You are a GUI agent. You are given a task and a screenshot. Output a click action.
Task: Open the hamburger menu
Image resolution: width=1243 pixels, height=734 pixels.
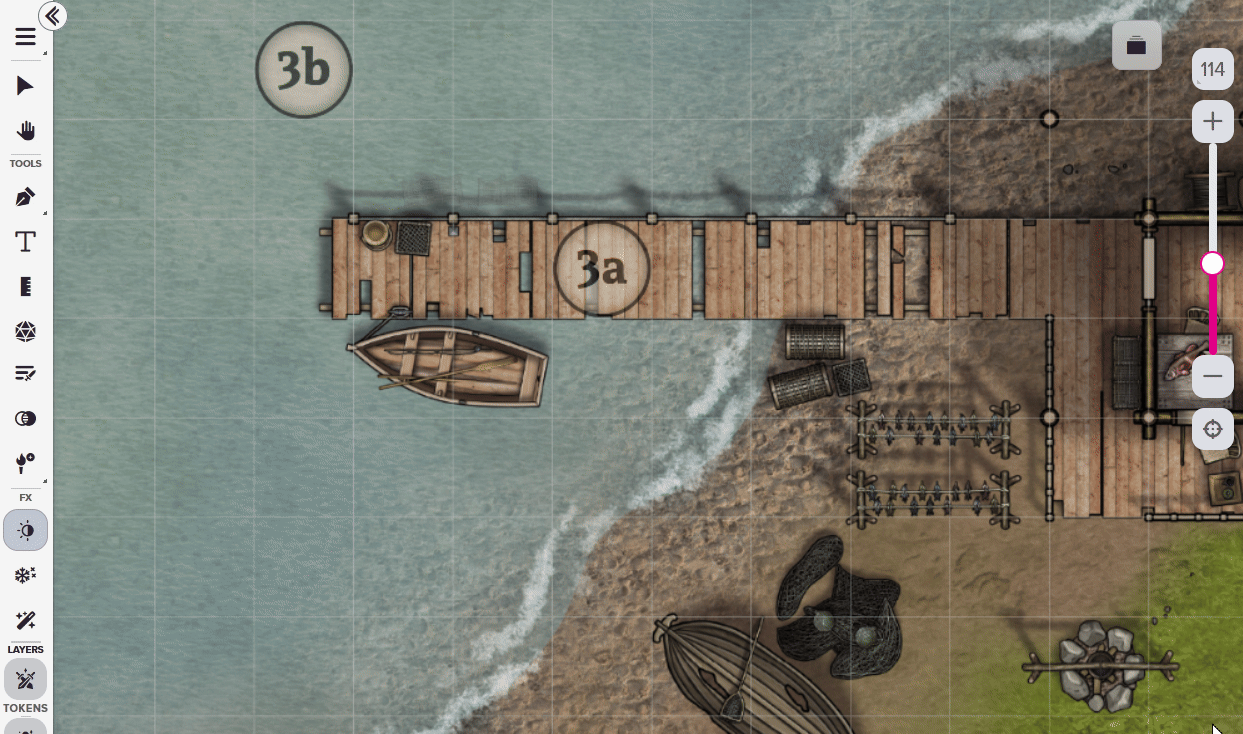25,38
